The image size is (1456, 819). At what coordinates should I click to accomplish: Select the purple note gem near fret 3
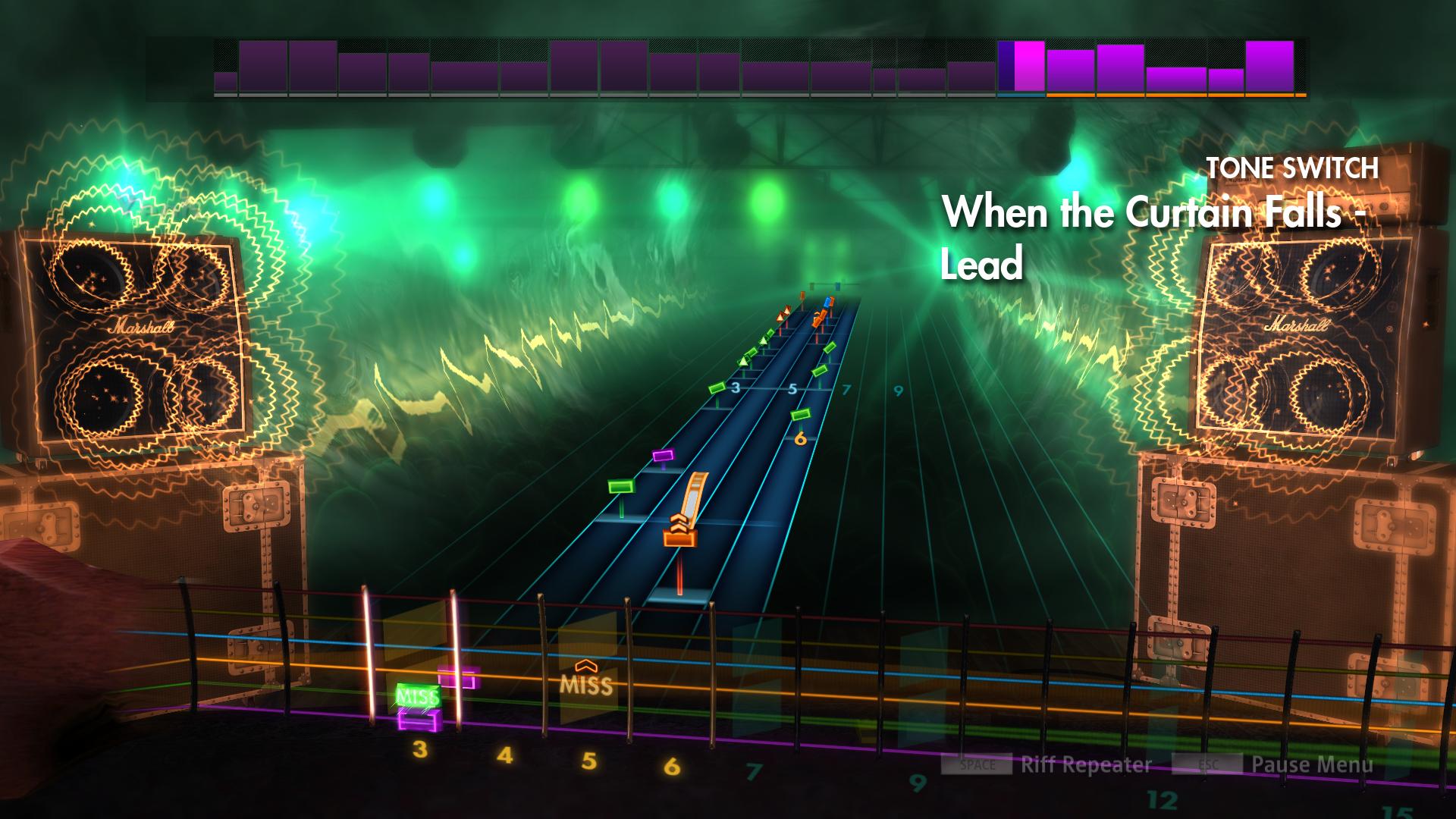[x=664, y=457]
